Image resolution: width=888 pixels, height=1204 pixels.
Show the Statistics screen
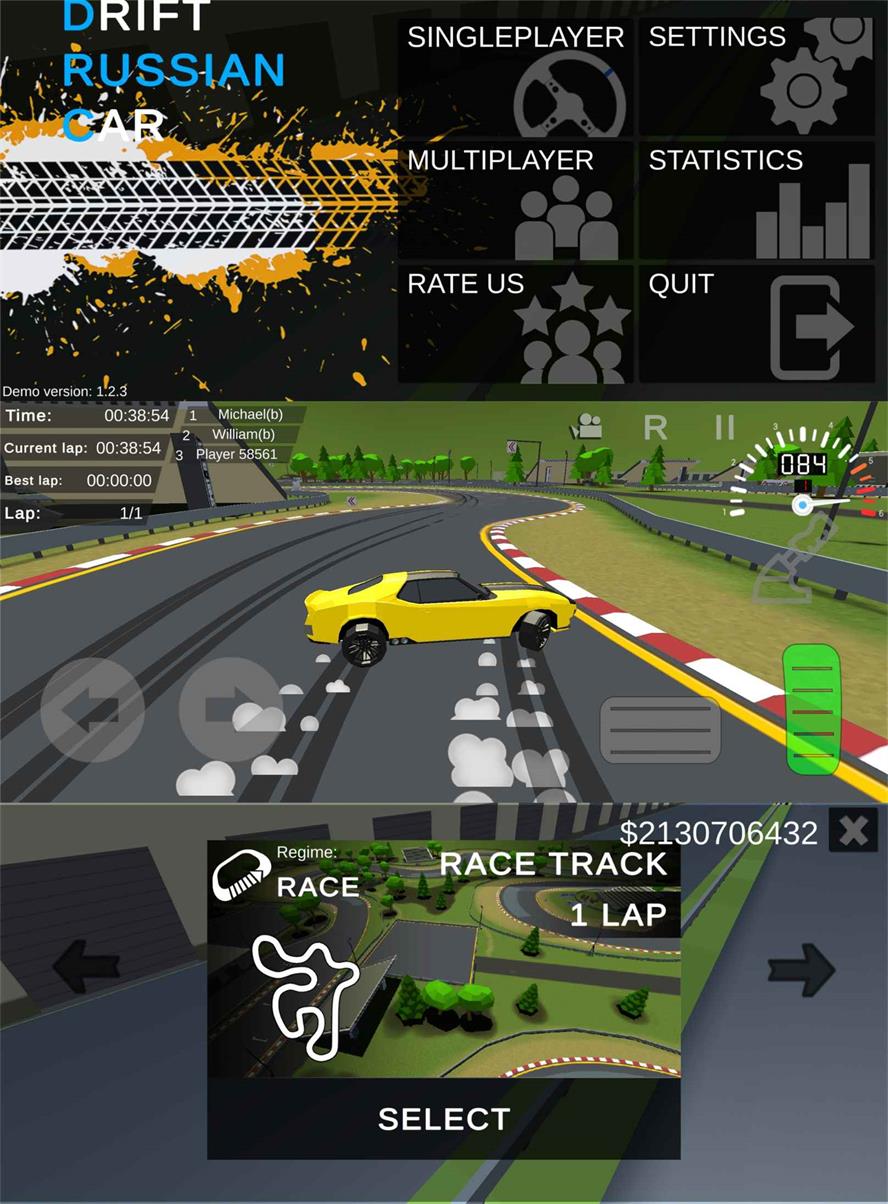(756, 201)
